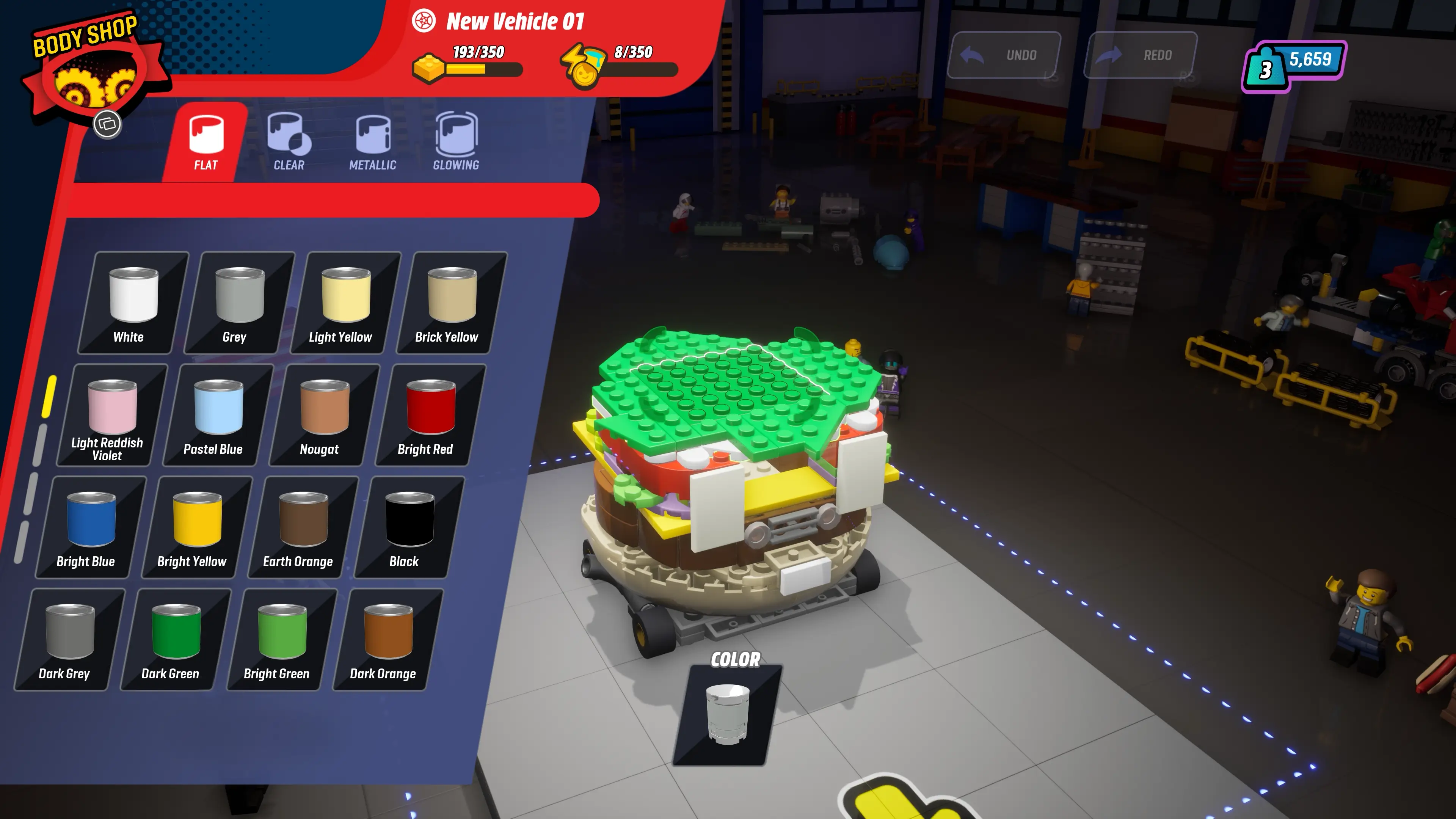Click the Undo button
This screenshot has width=1456, height=819.
pyautogui.click(x=1006, y=55)
